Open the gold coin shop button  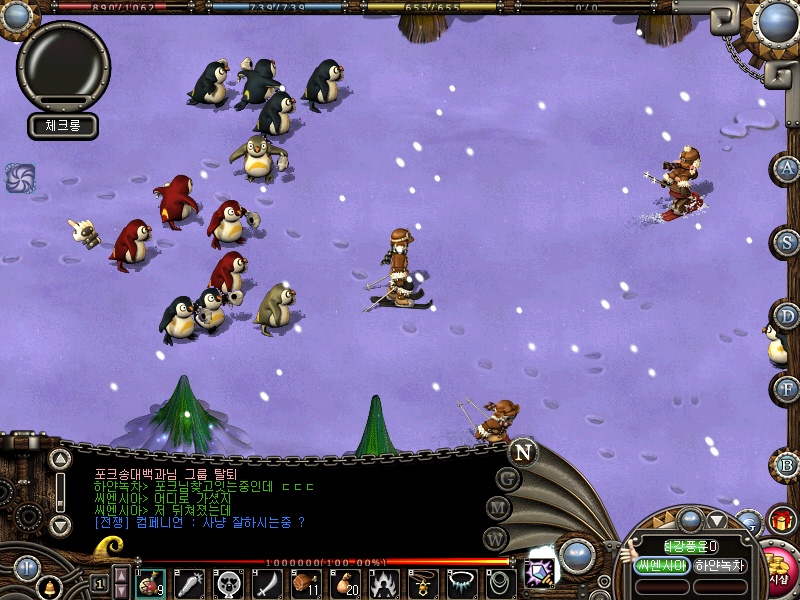[x=779, y=568]
